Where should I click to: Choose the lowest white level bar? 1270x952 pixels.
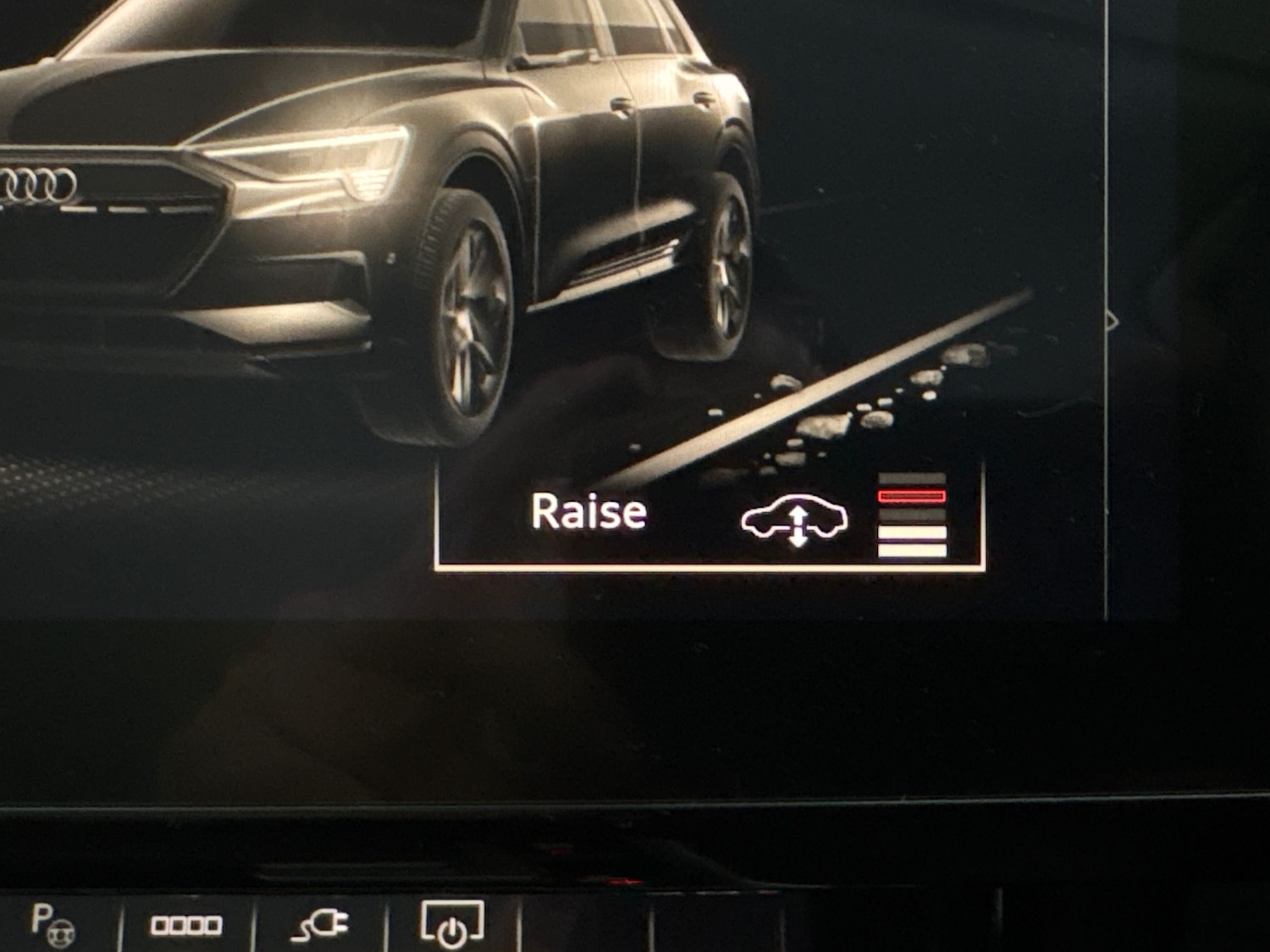coord(912,550)
